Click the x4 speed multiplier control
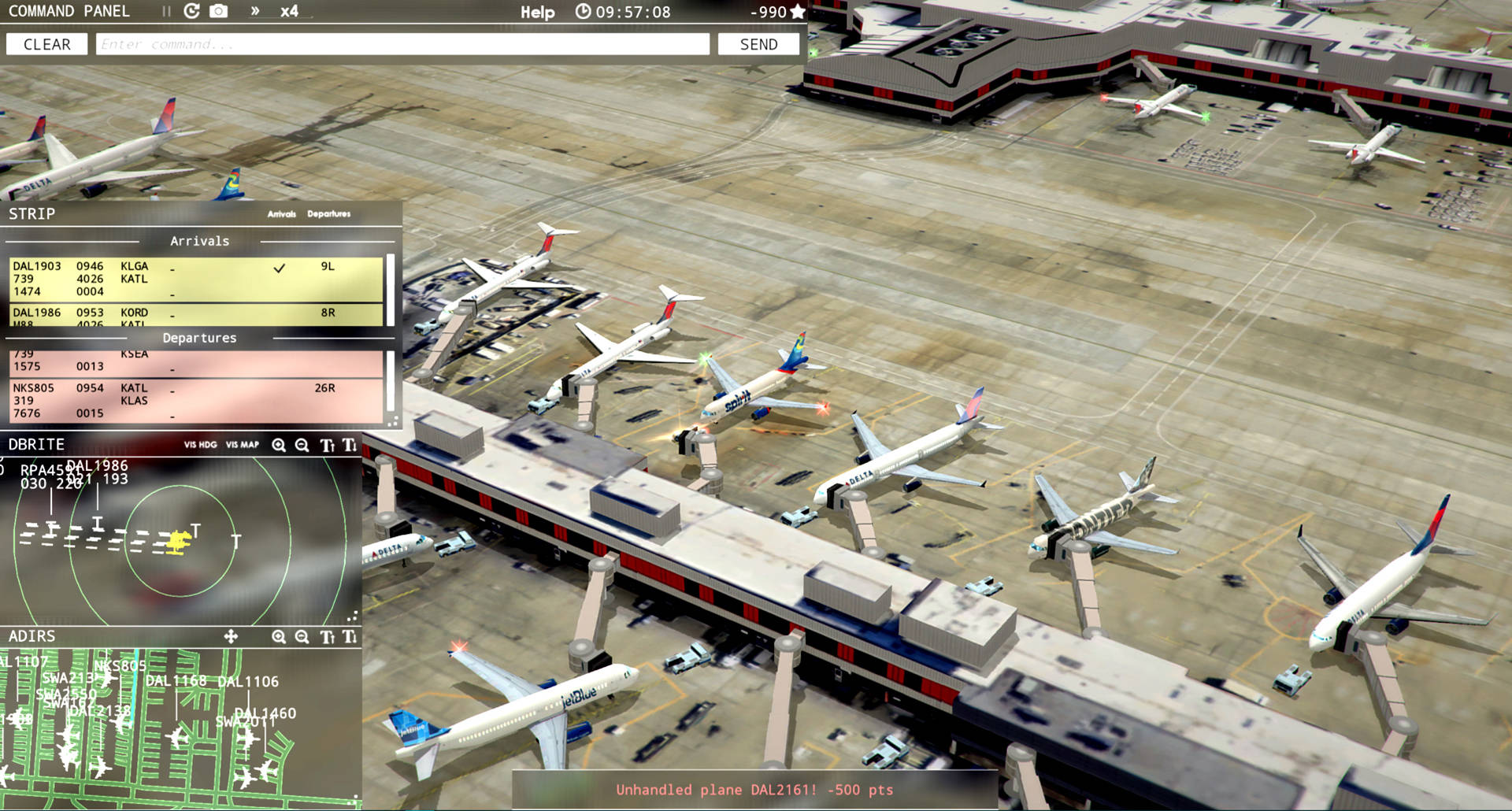This screenshot has height=811, width=1512. pyautogui.click(x=288, y=12)
